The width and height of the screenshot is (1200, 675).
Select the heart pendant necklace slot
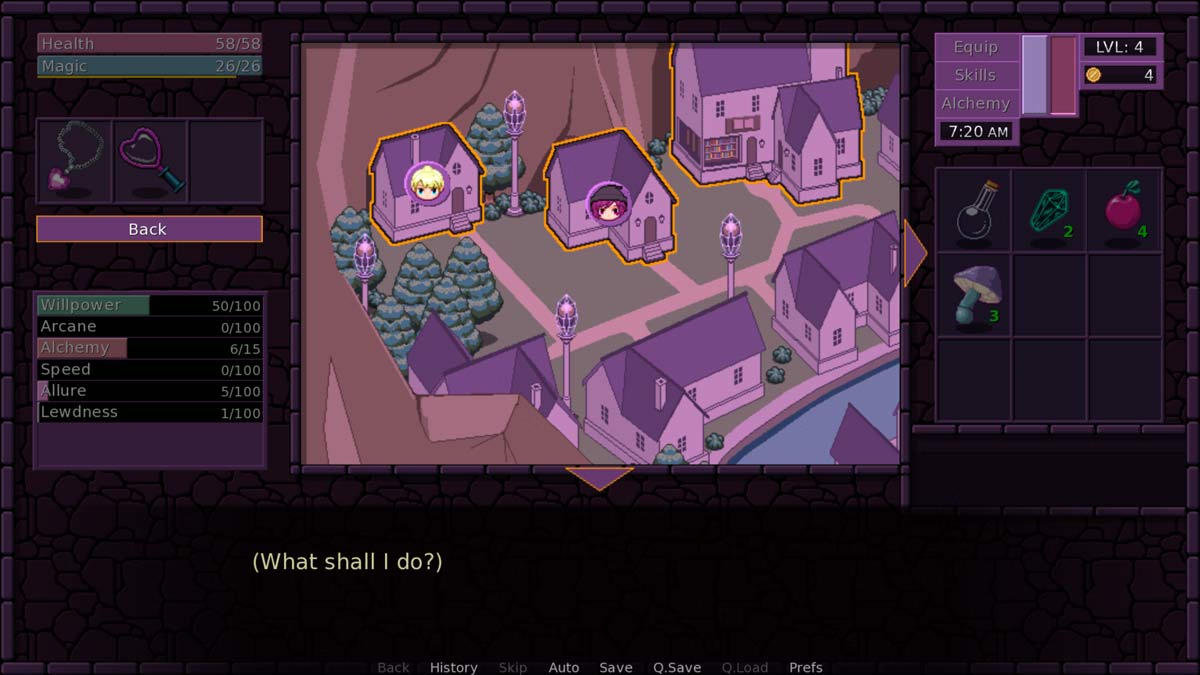tap(75, 162)
